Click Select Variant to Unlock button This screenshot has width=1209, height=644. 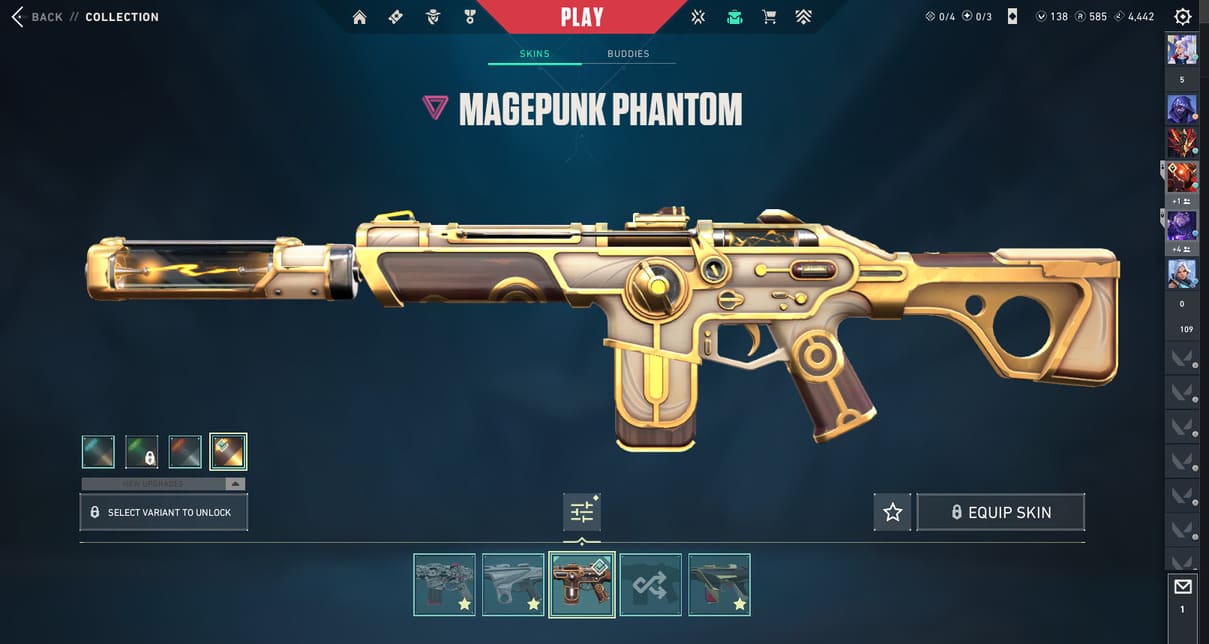[x=163, y=512]
